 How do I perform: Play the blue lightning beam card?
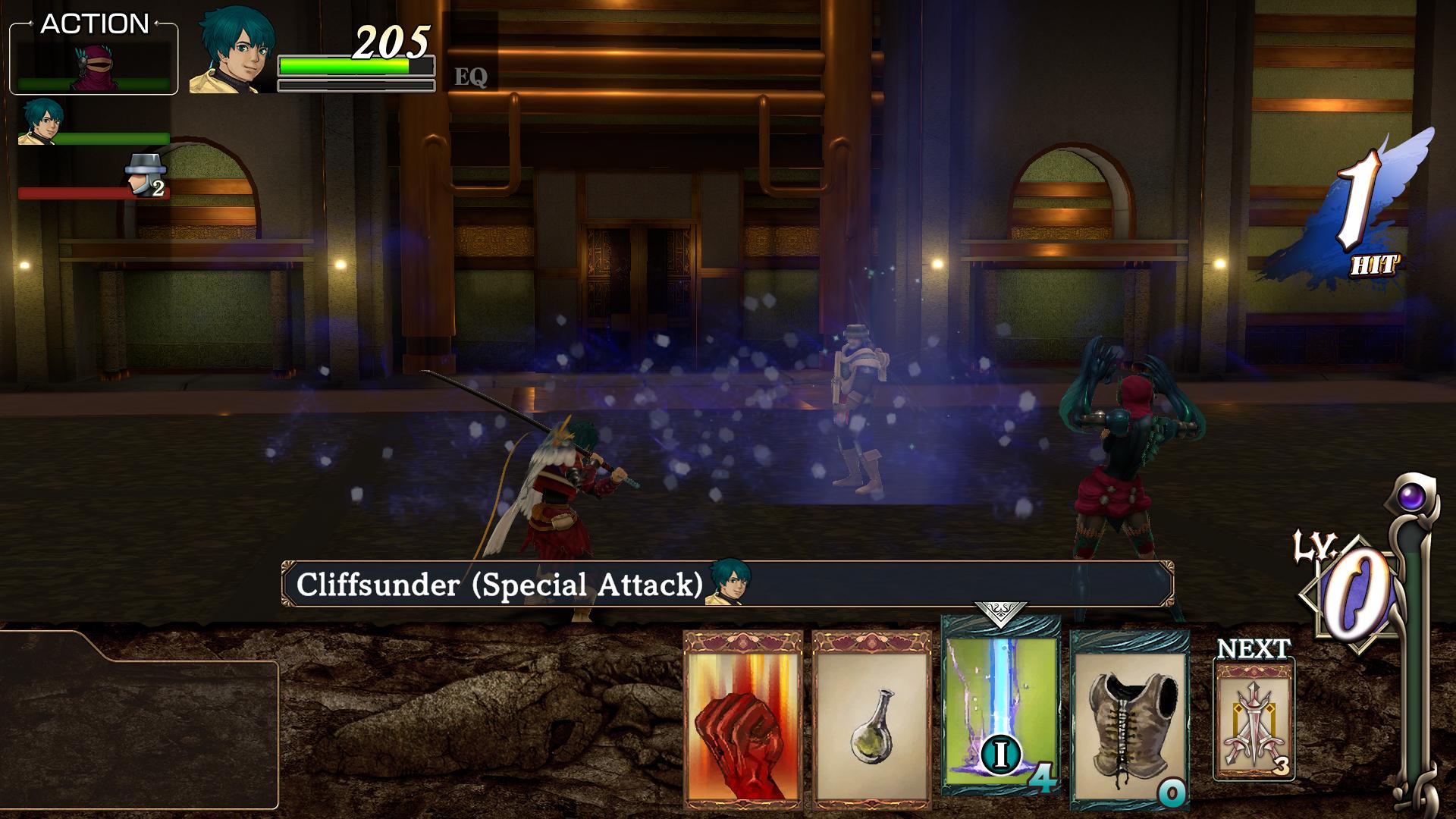[1000, 705]
